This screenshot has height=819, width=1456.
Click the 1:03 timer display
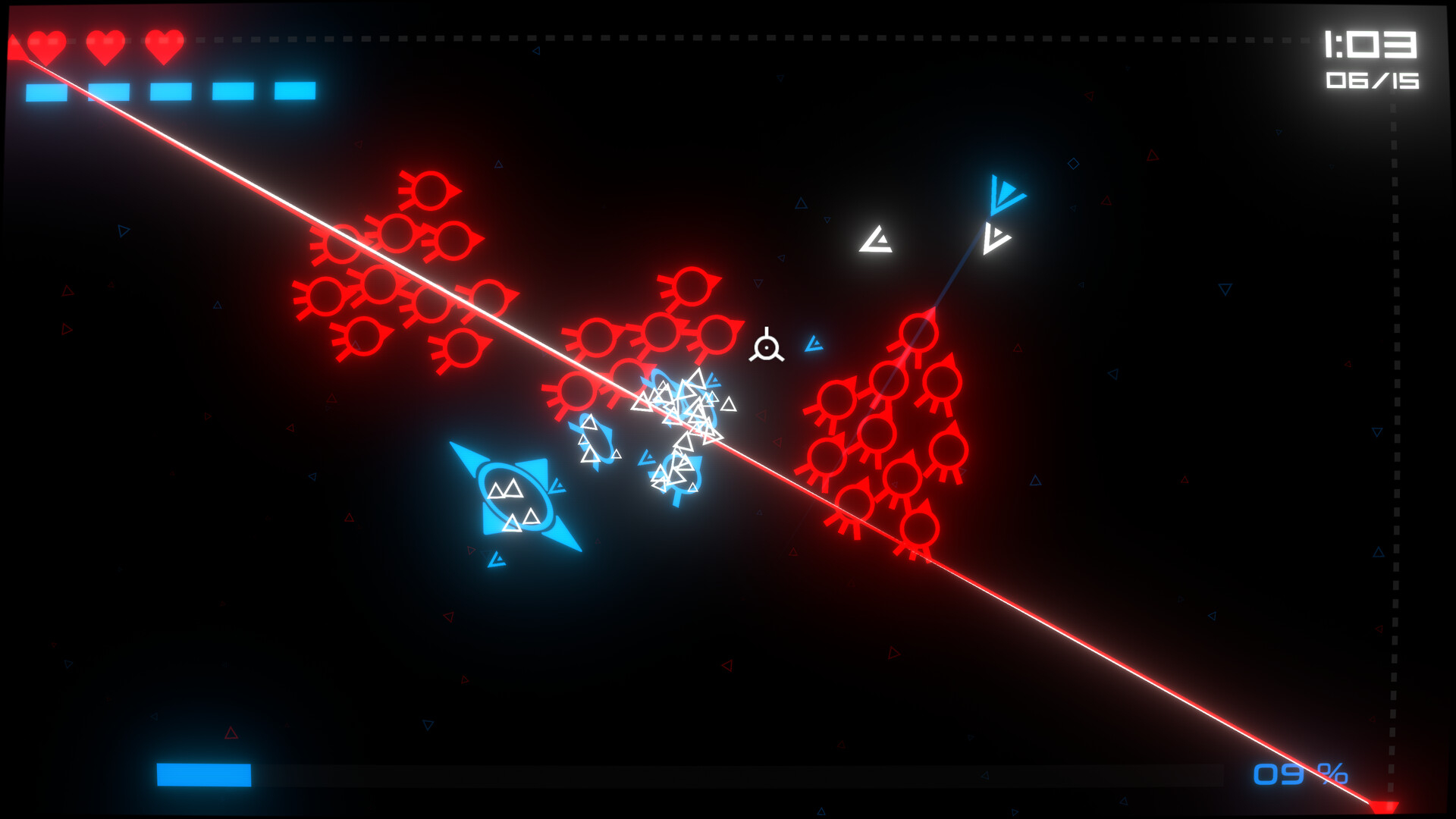coord(1372,44)
